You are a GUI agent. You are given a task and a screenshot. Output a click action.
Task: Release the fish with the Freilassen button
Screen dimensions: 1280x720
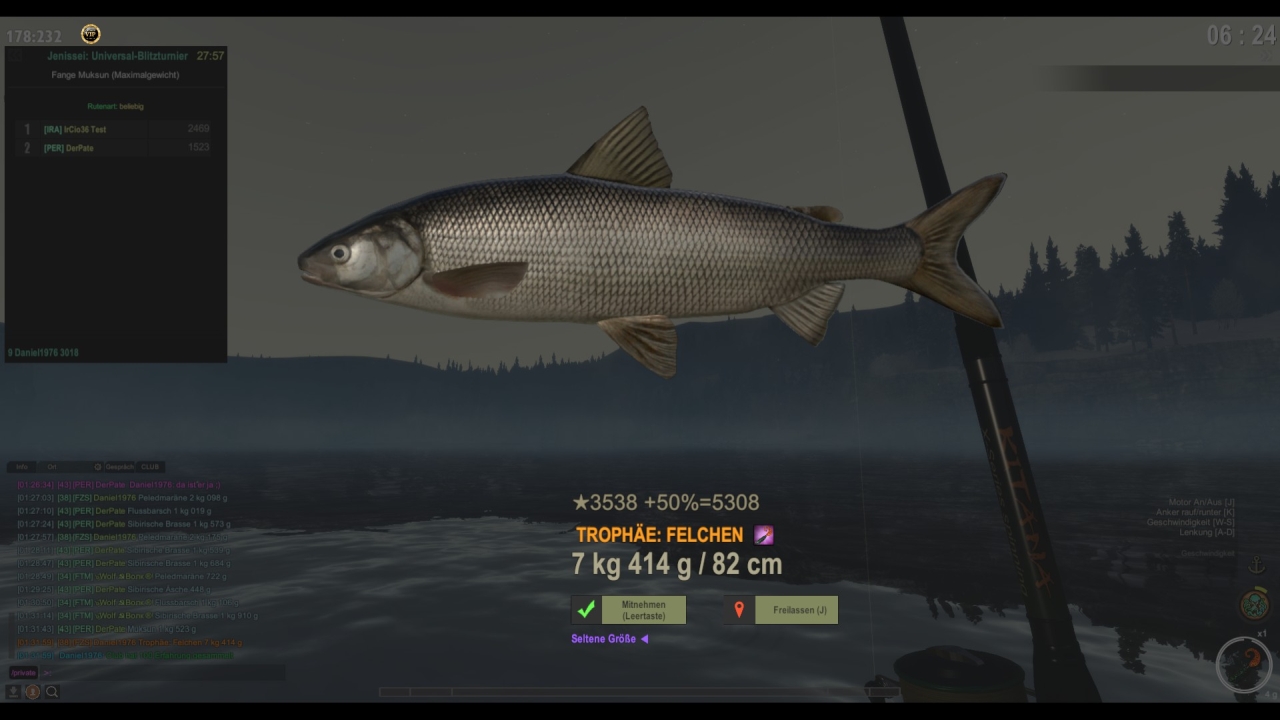point(782,610)
